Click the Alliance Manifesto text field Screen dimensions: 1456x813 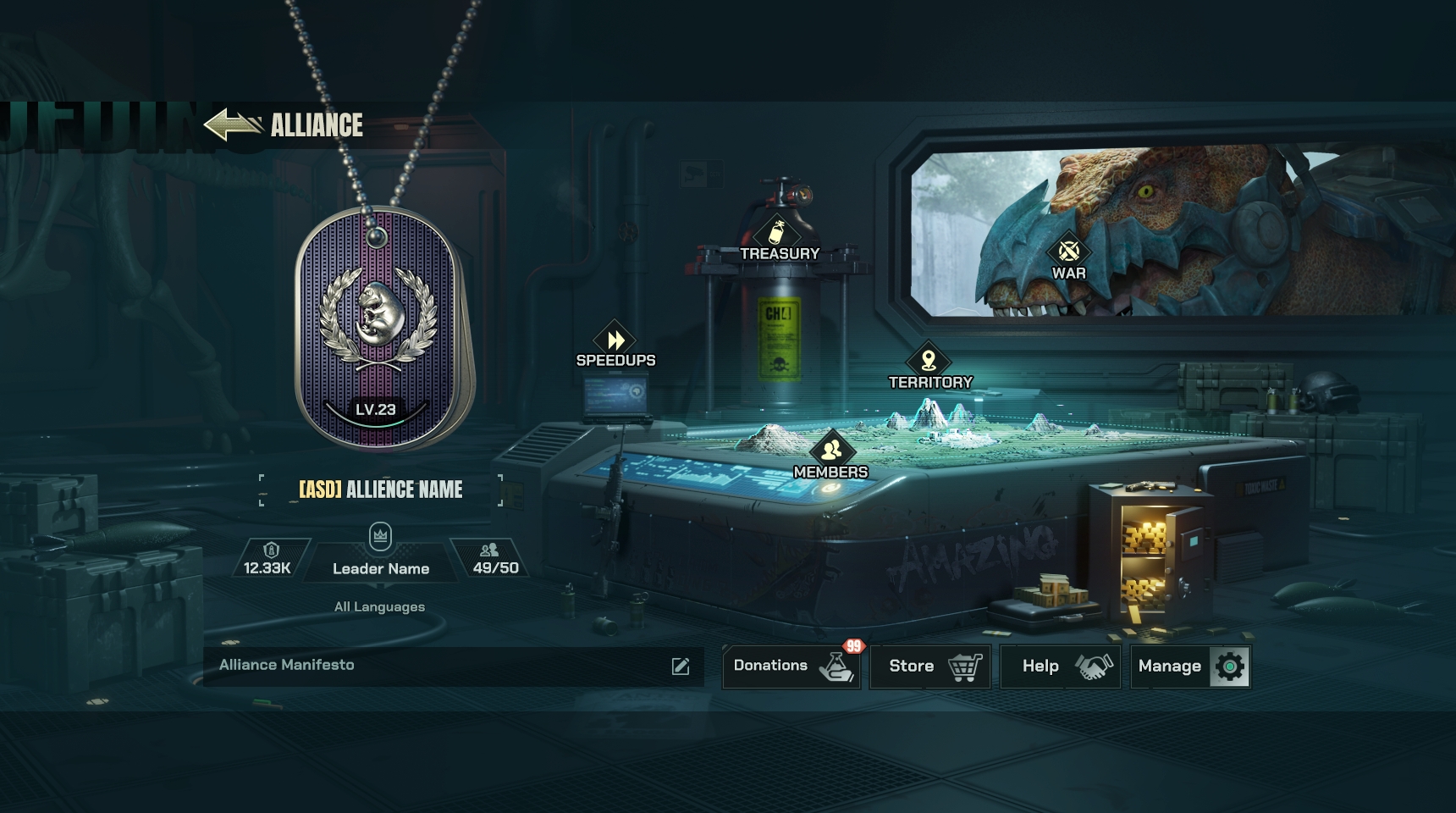coord(423,666)
